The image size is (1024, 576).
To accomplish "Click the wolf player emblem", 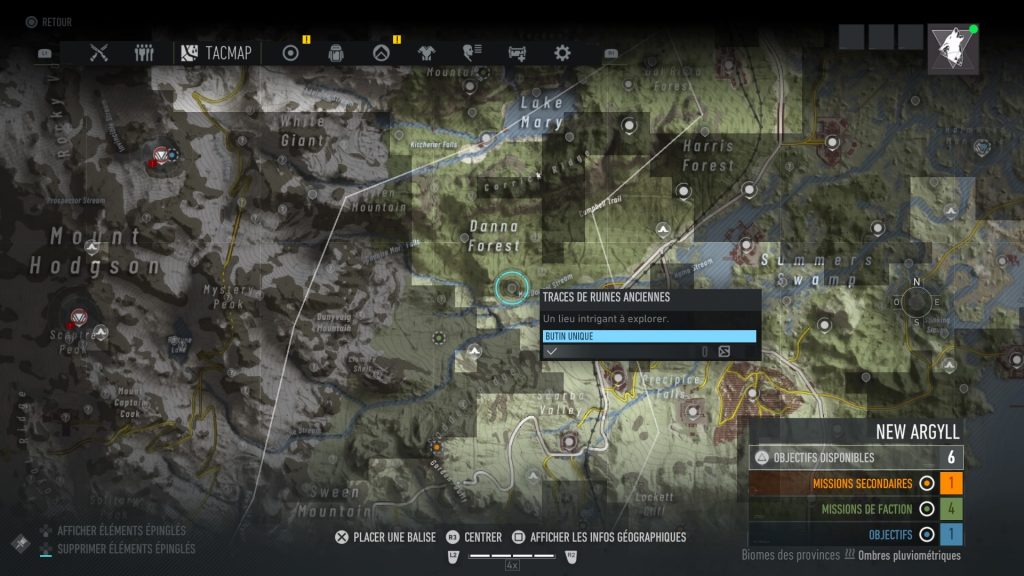I will click(953, 47).
